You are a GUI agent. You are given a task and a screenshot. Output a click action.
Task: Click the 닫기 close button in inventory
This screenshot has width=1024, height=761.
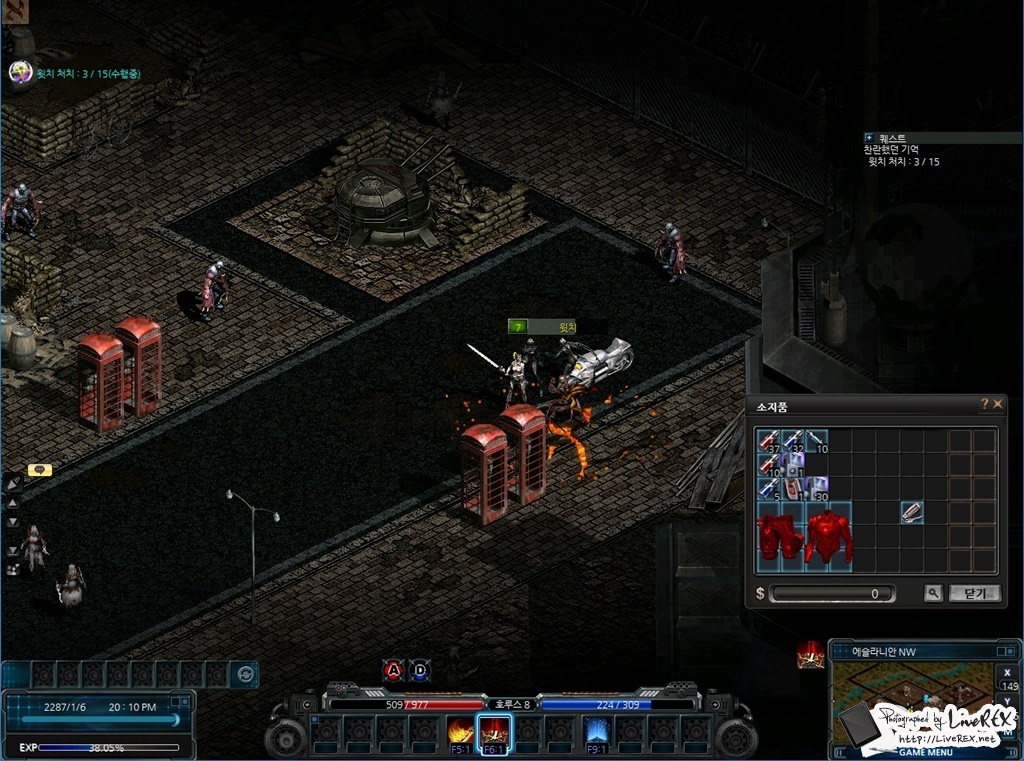(974, 593)
